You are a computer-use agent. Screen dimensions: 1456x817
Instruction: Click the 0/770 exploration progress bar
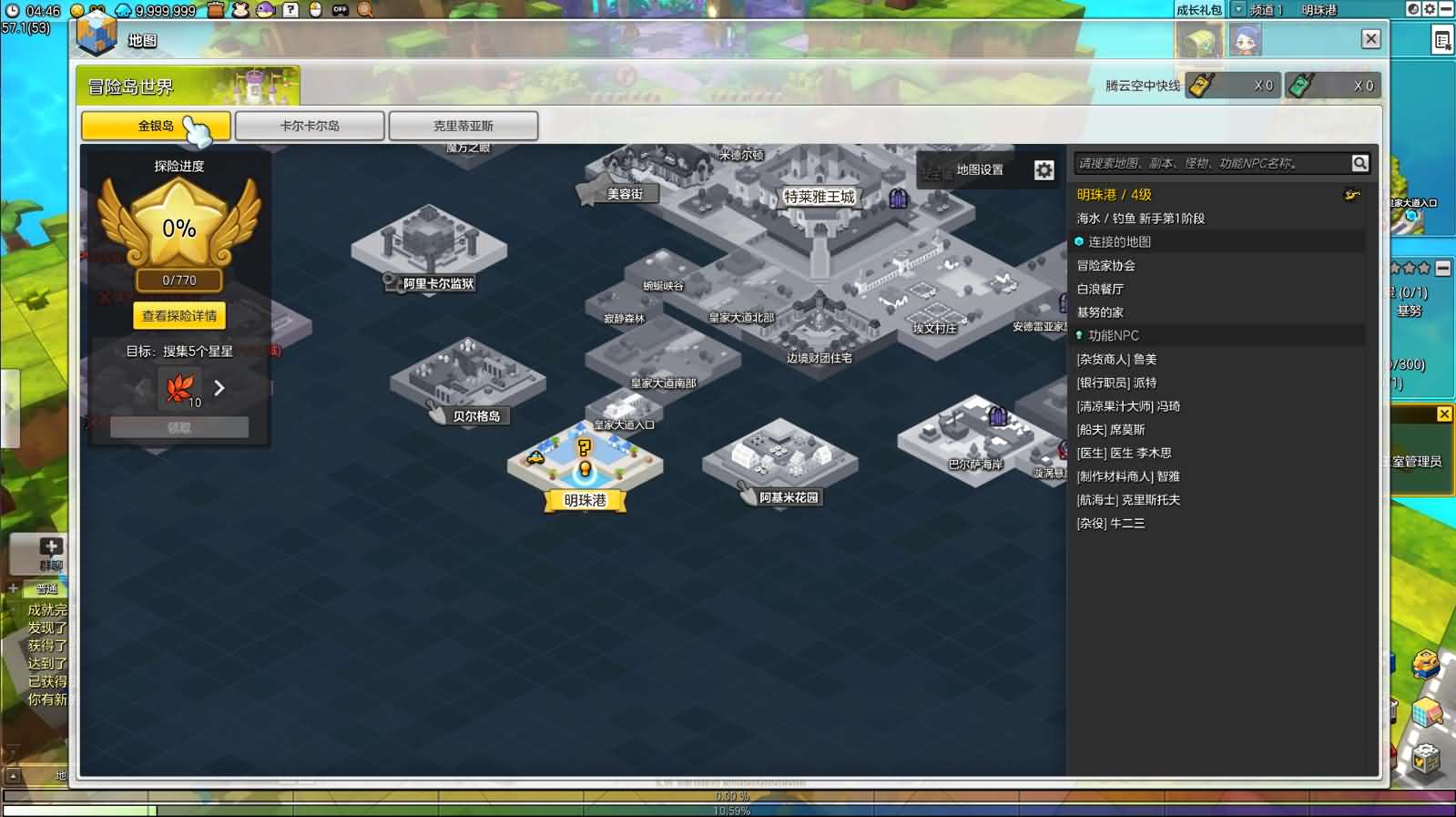coord(178,280)
